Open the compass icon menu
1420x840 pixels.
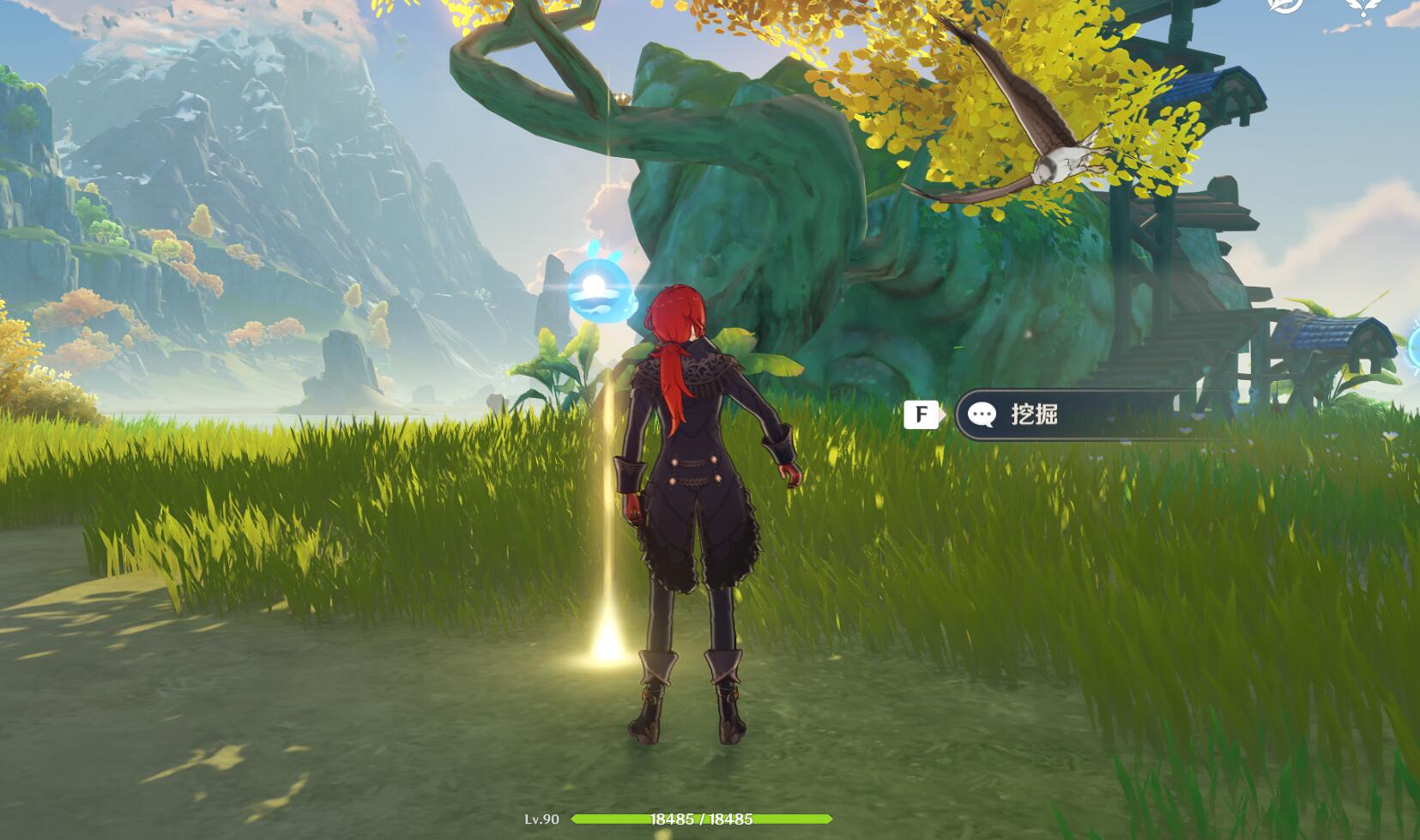coord(1284,4)
